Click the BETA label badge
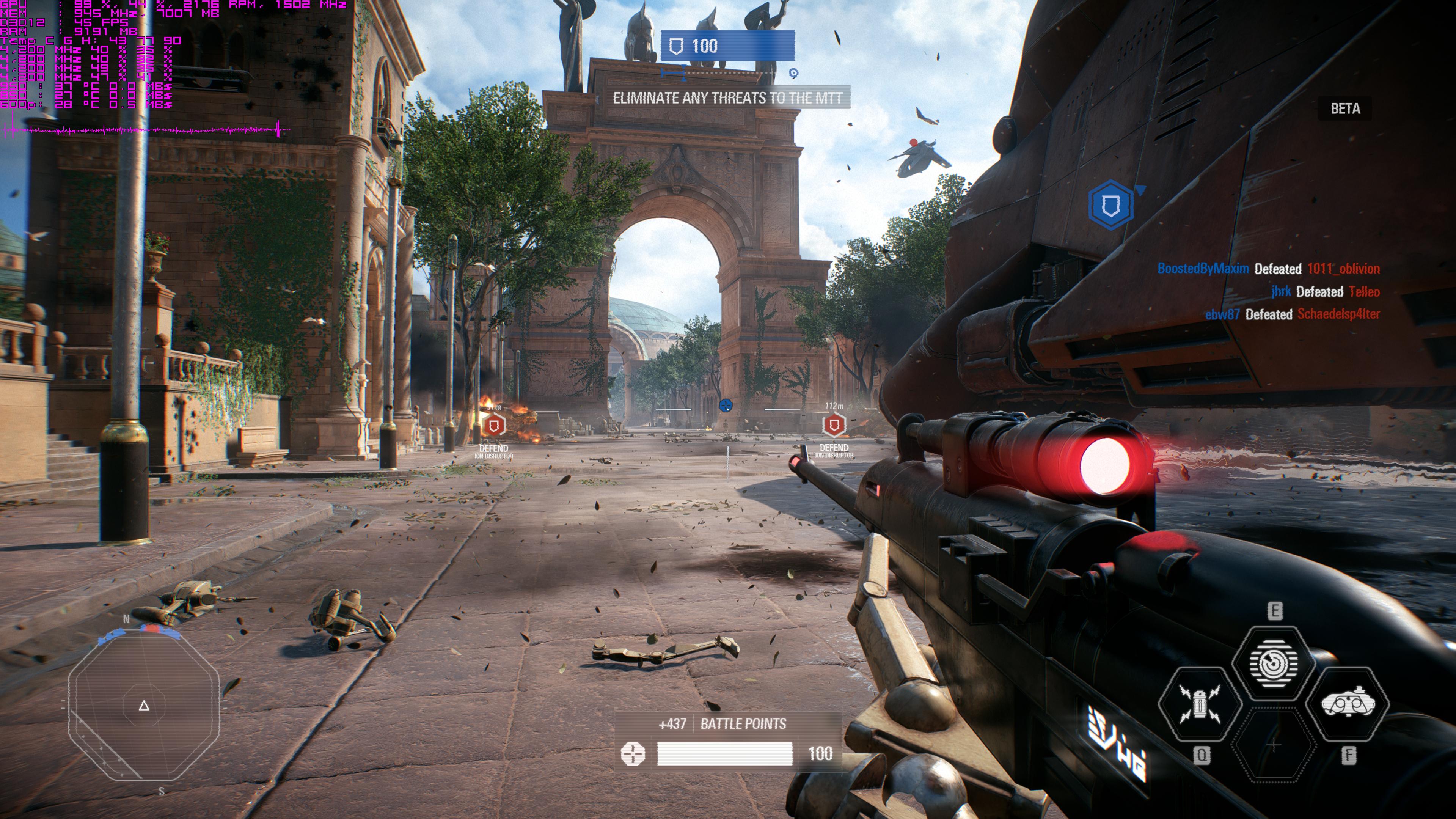The image size is (1456, 819). point(1344,108)
